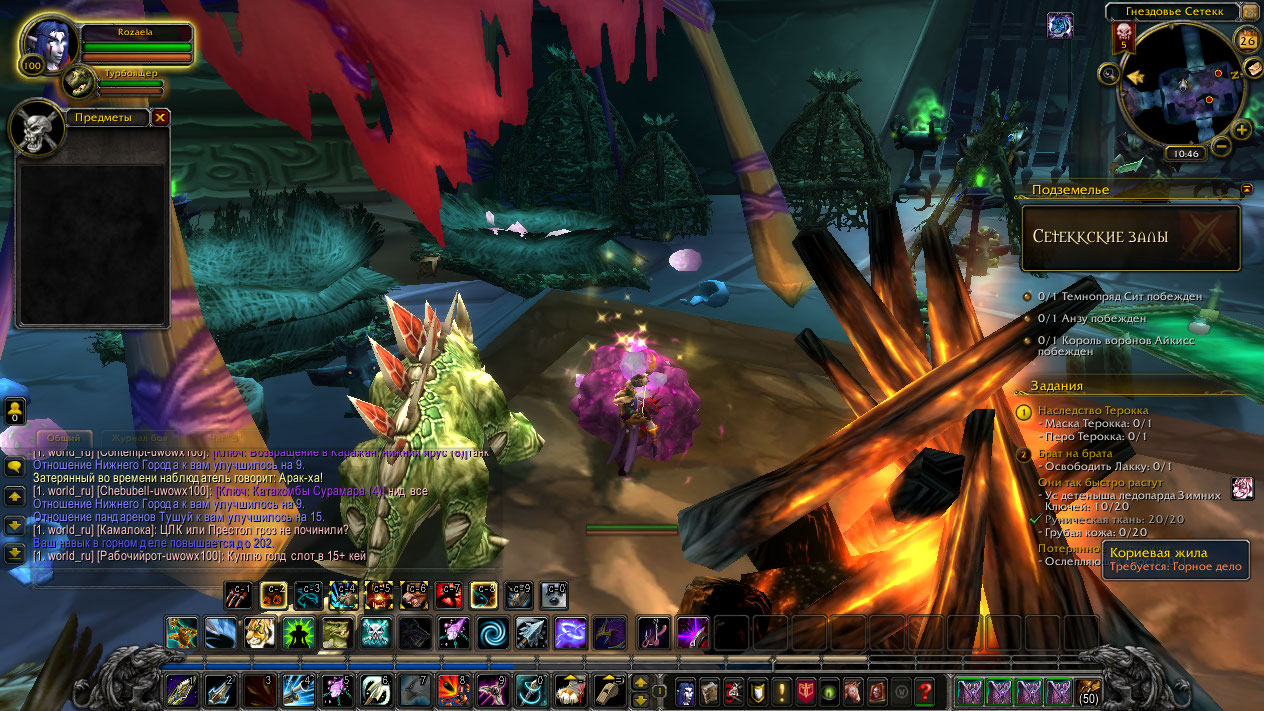The height and width of the screenshot is (711, 1264).
Task: Close the Предметы loot window
Action: point(160,117)
